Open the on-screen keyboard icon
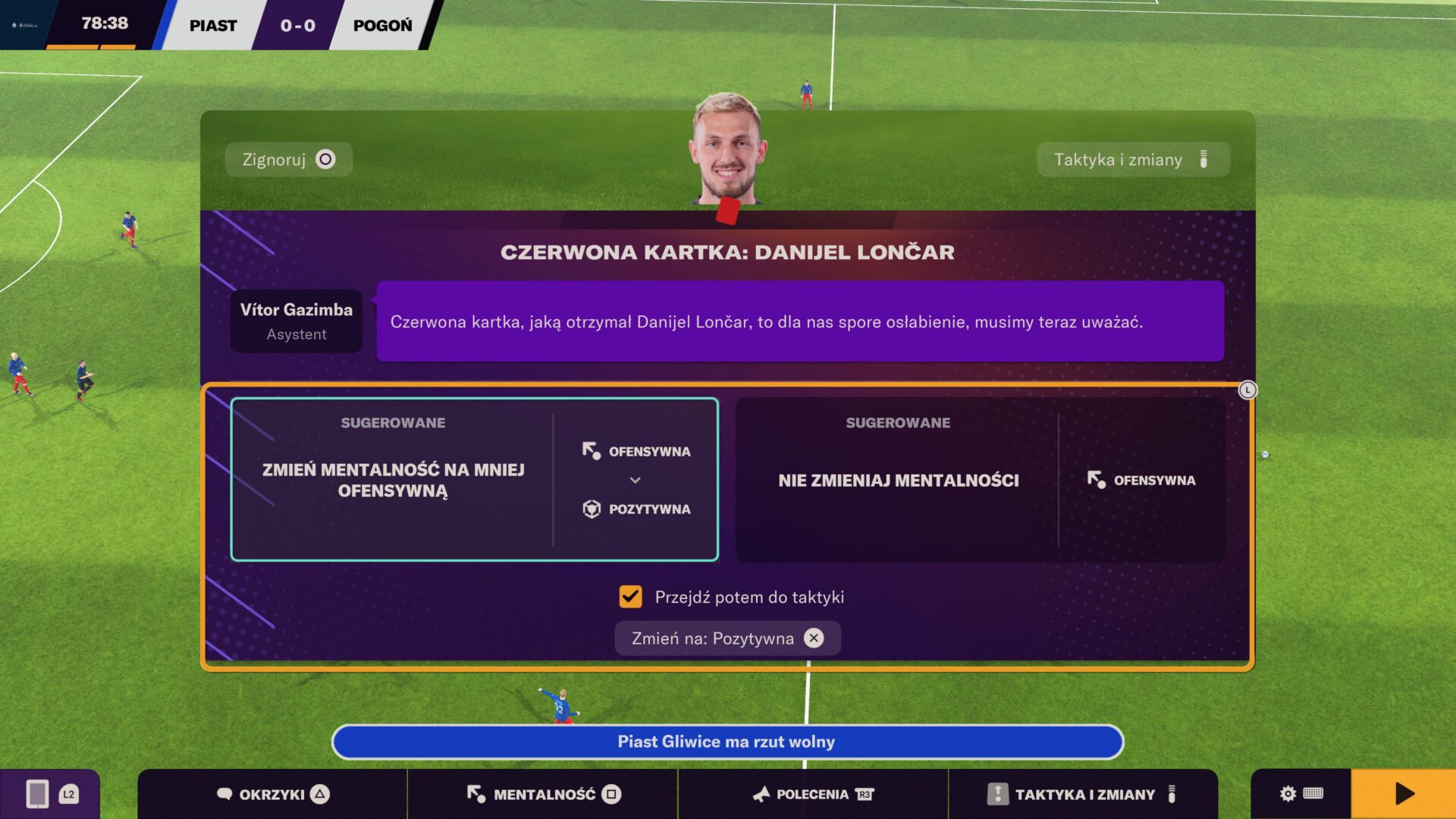This screenshot has height=819, width=1456. [1313, 793]
